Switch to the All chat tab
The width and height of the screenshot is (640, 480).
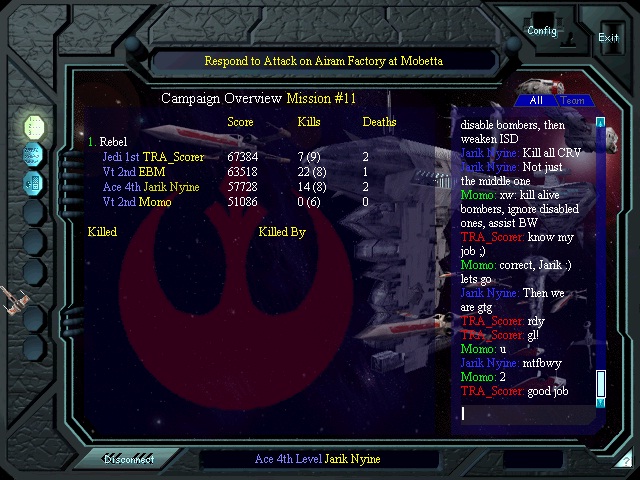[536, 100]
